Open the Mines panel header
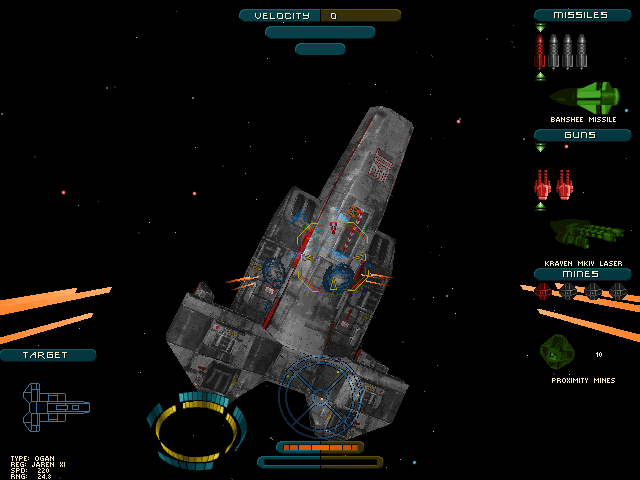Image resolution: width=640 pixels, height=480 pixels. 581,274
